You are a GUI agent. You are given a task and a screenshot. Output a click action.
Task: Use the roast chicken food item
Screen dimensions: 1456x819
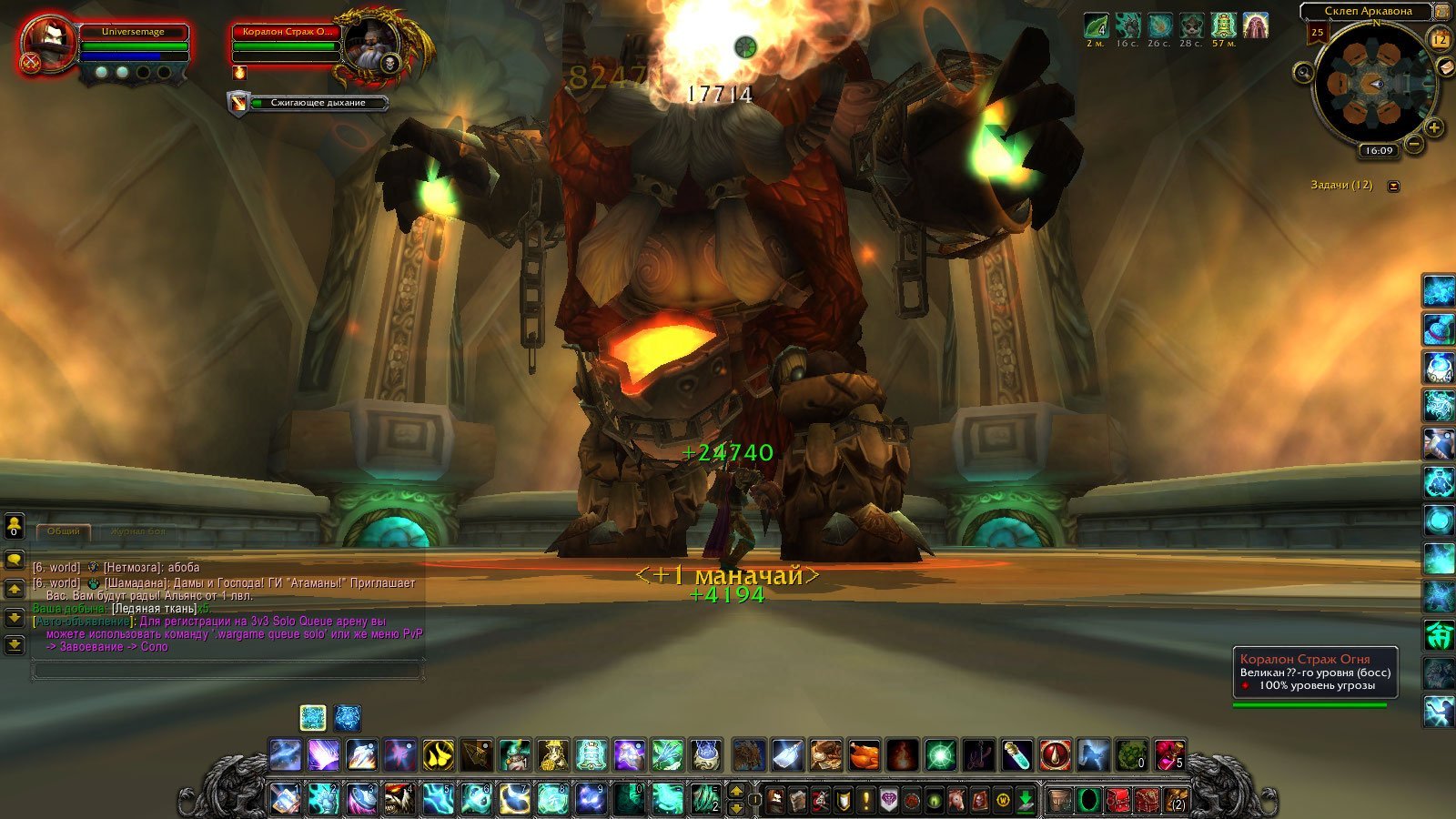coord(864,754)
